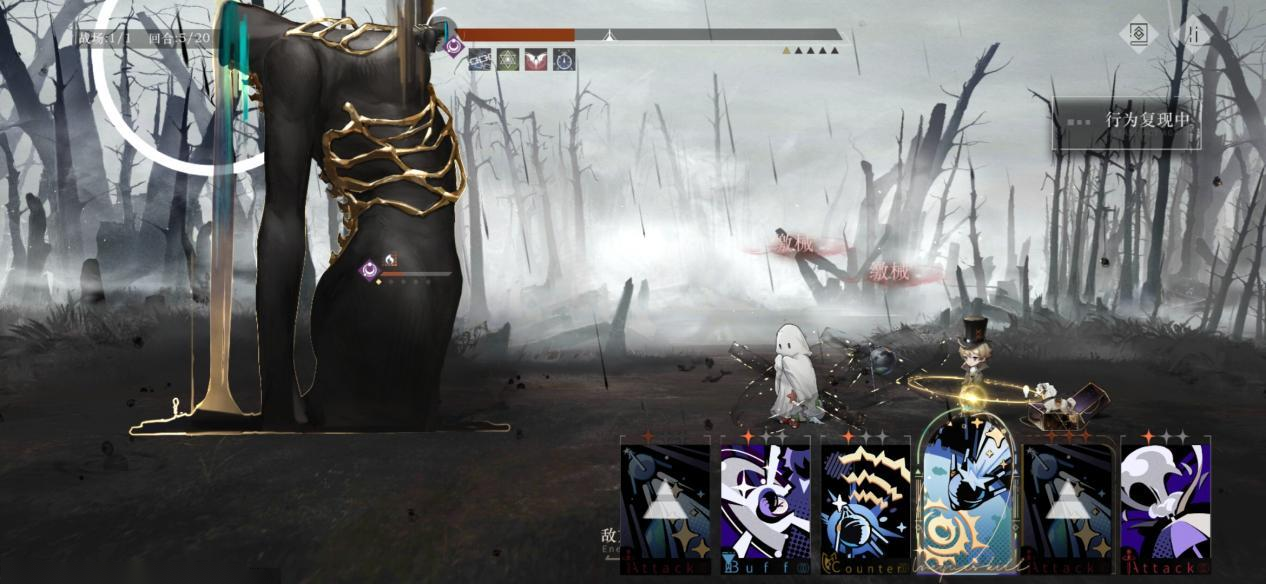Open the pause menu diamond button

pyautogui.click(x=1193, y=34)
